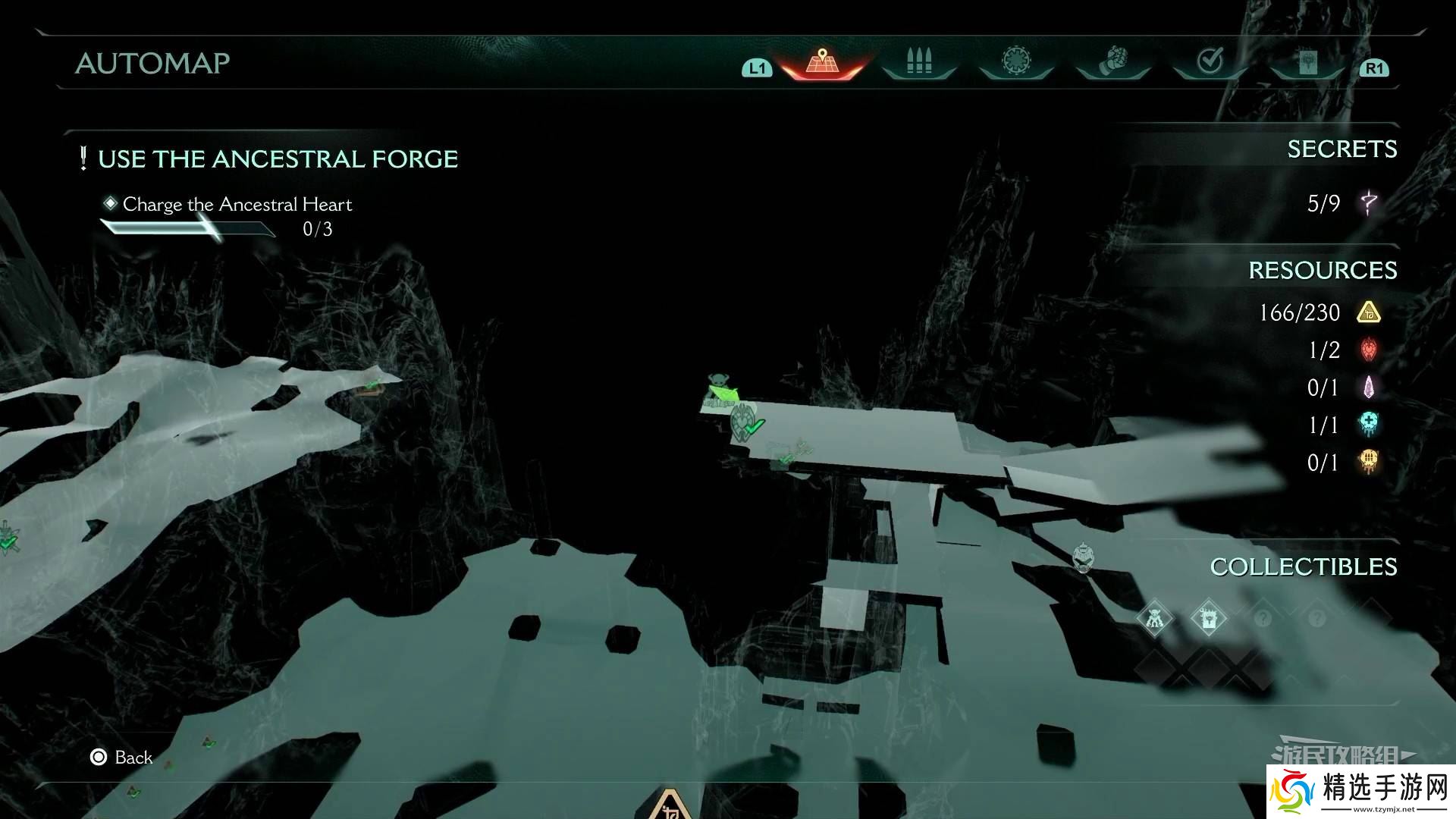Screen dimensions: 1456x819
Task: Click the Slayer helmet marker on map
Action: (x=1084, y=557)
